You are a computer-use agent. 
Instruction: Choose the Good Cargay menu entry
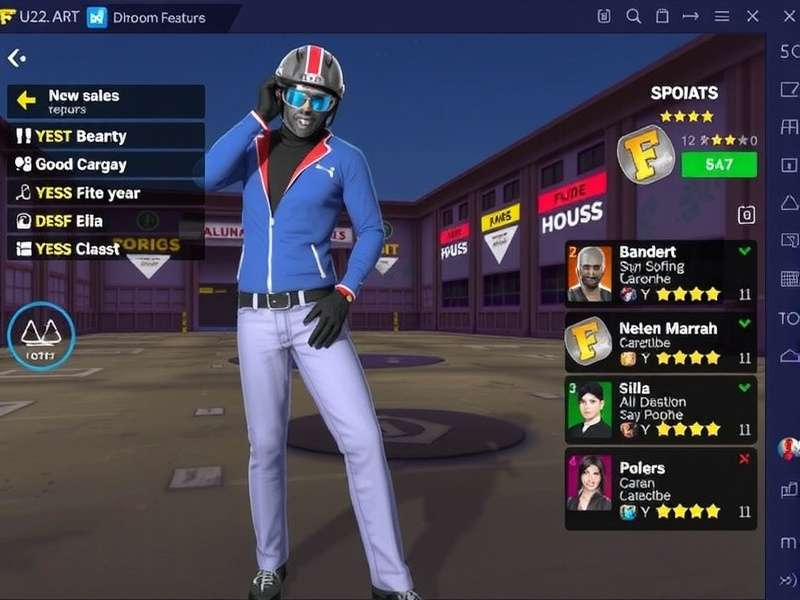click(x=105, y=164)
